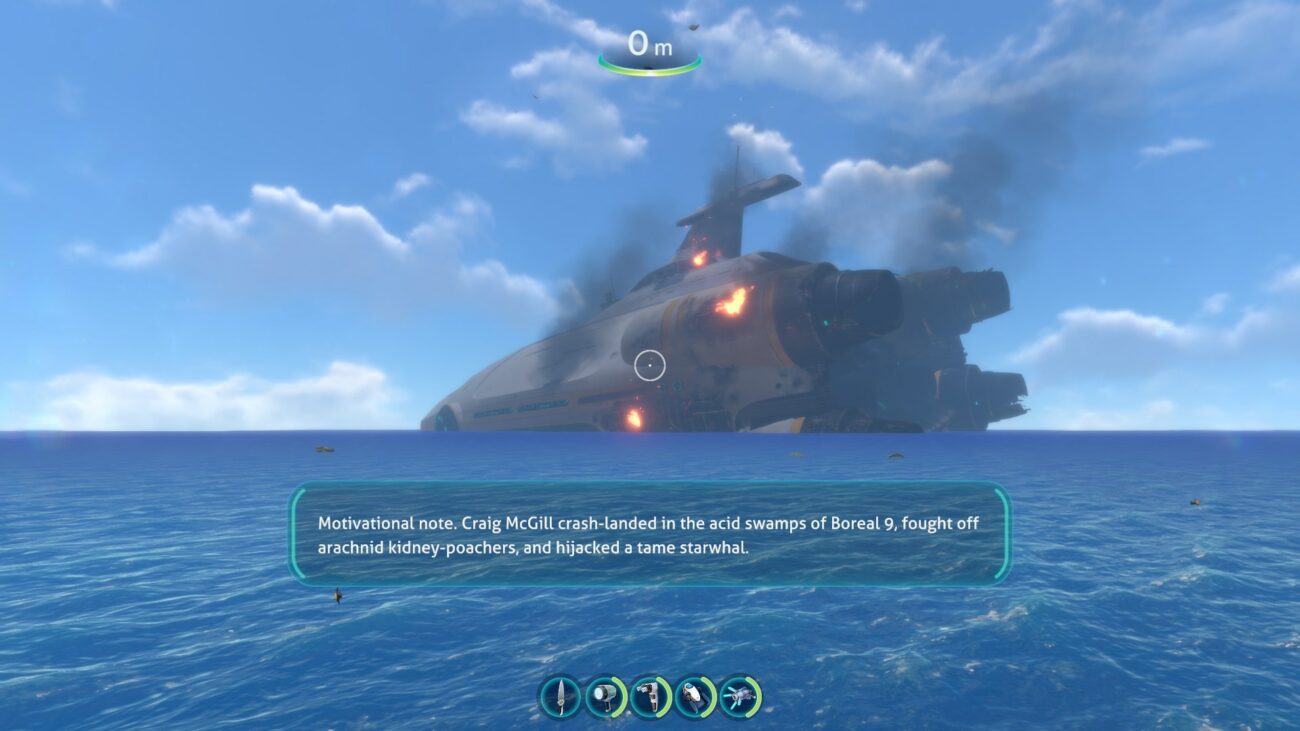Equip the flashlight from the hotbar
The height and width of the screenshot is (731, 1300).
tap(603, 695)
